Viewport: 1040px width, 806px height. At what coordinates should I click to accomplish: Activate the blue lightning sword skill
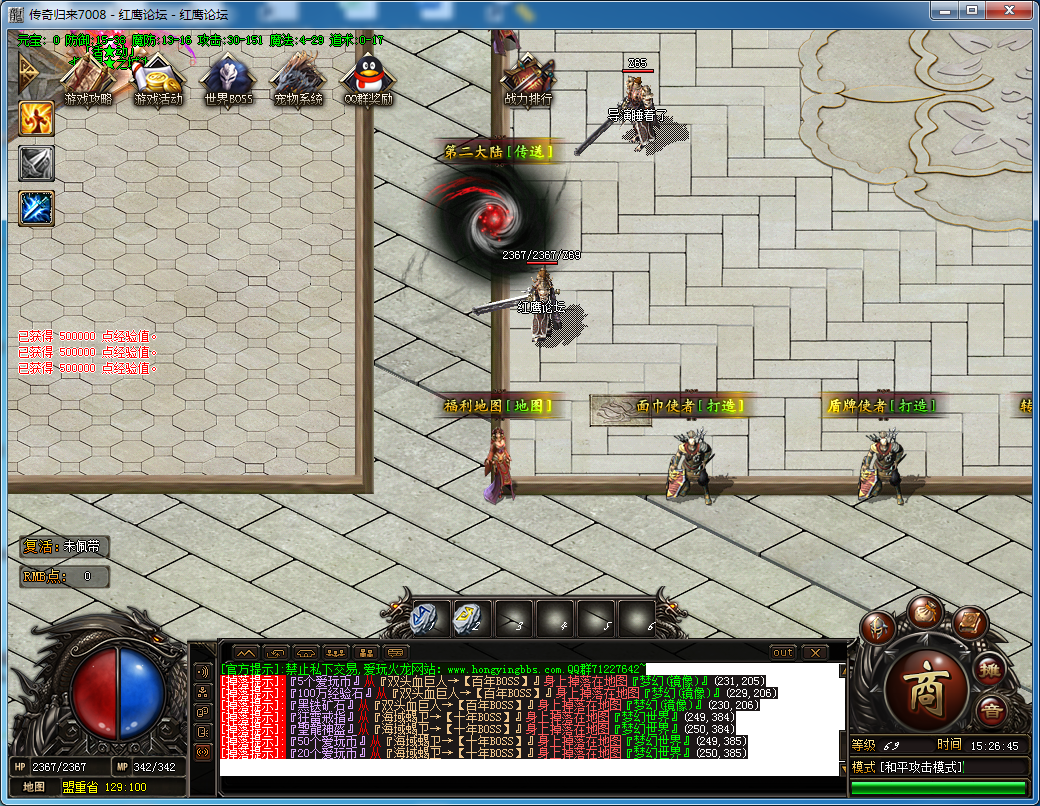pos(37,208)
